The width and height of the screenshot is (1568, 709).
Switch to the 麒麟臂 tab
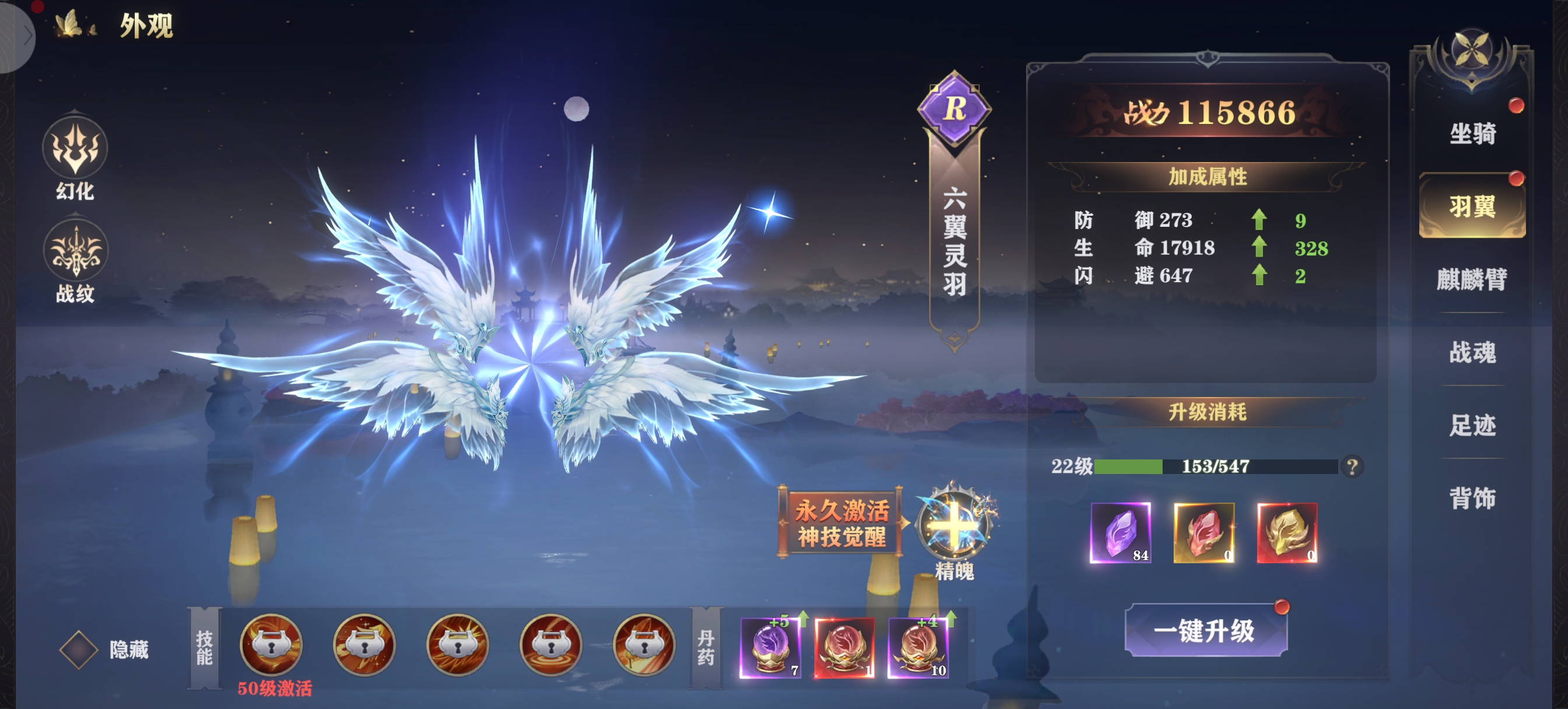point(1472,279)
